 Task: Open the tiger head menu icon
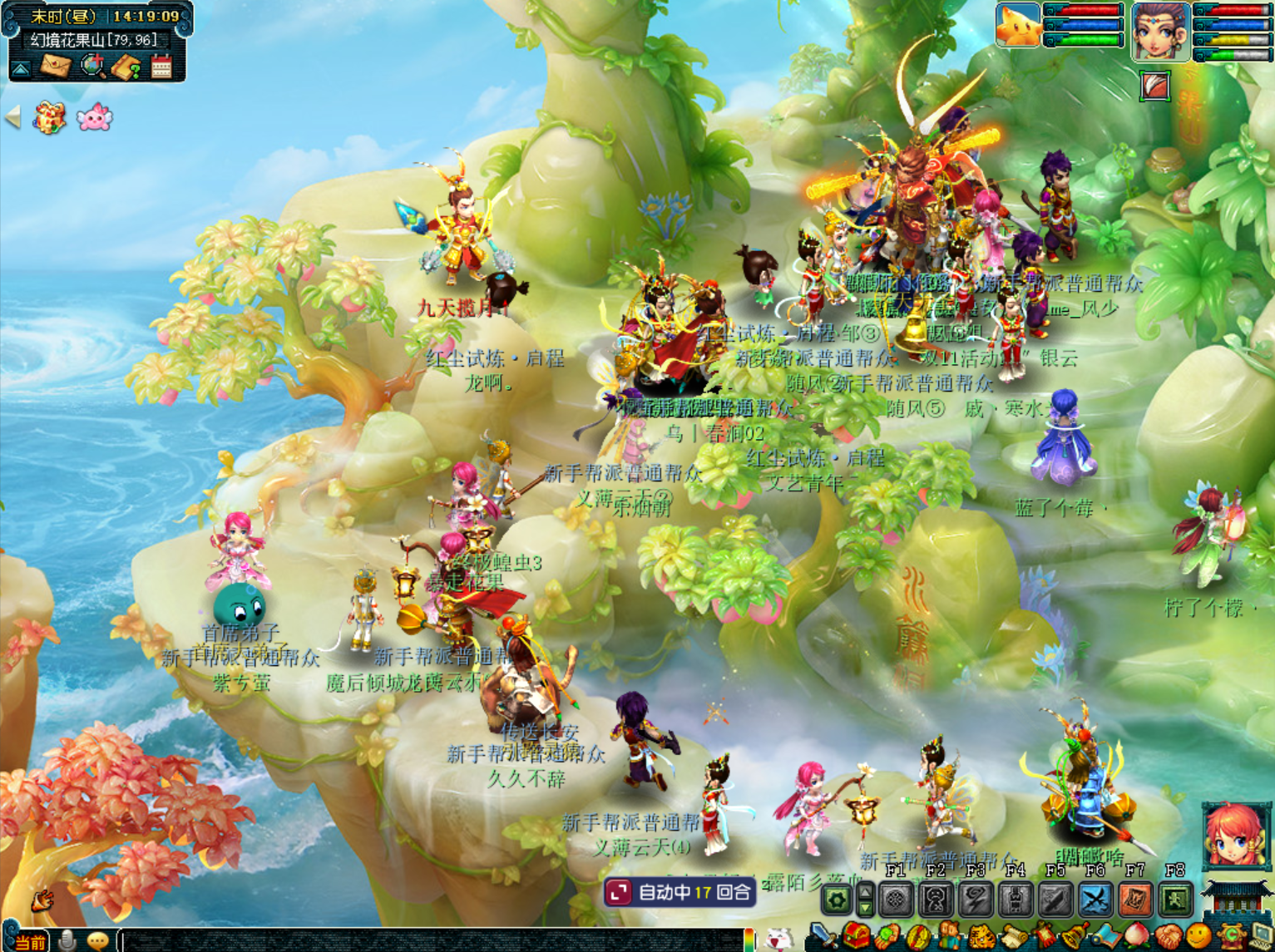coord(981,937)
